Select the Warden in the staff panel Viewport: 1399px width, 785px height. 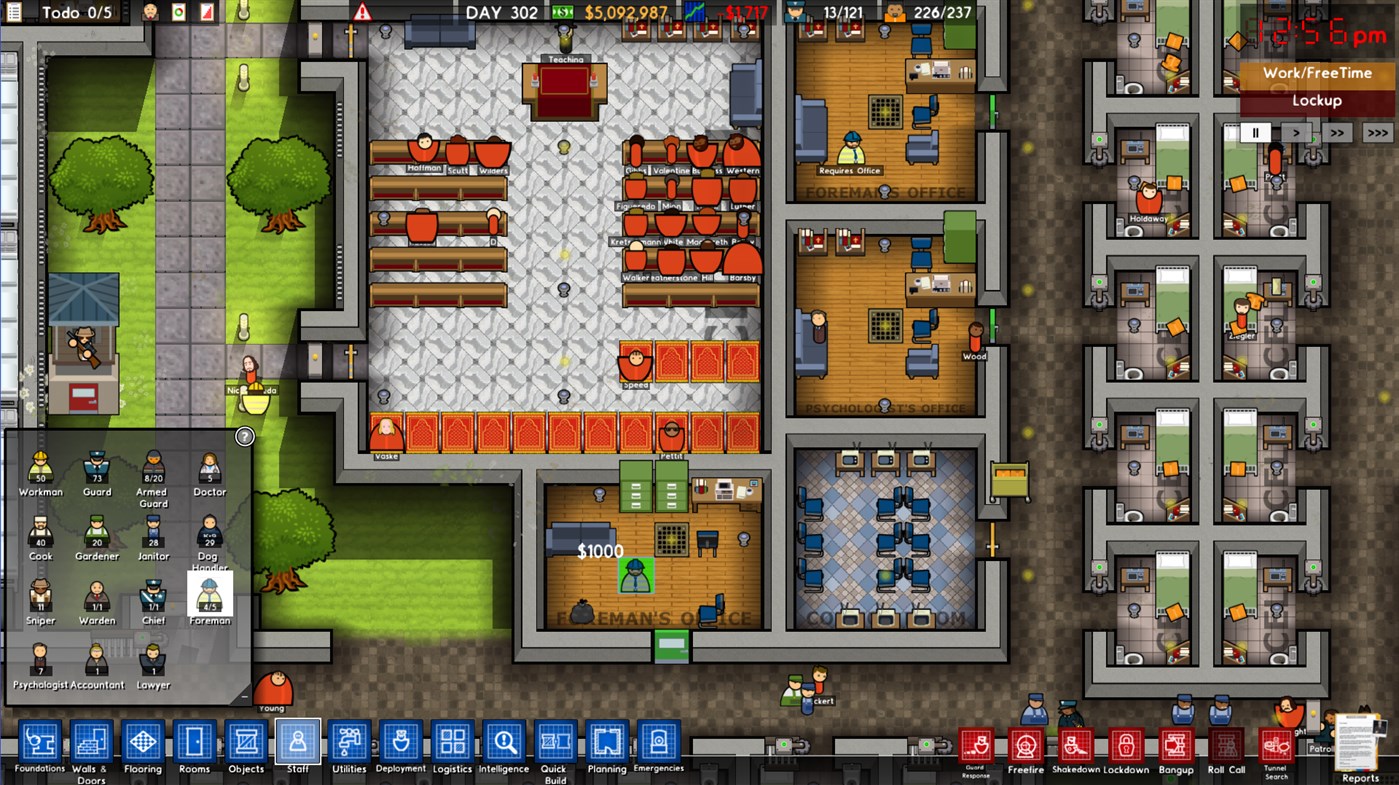click(x=96, y=595)
